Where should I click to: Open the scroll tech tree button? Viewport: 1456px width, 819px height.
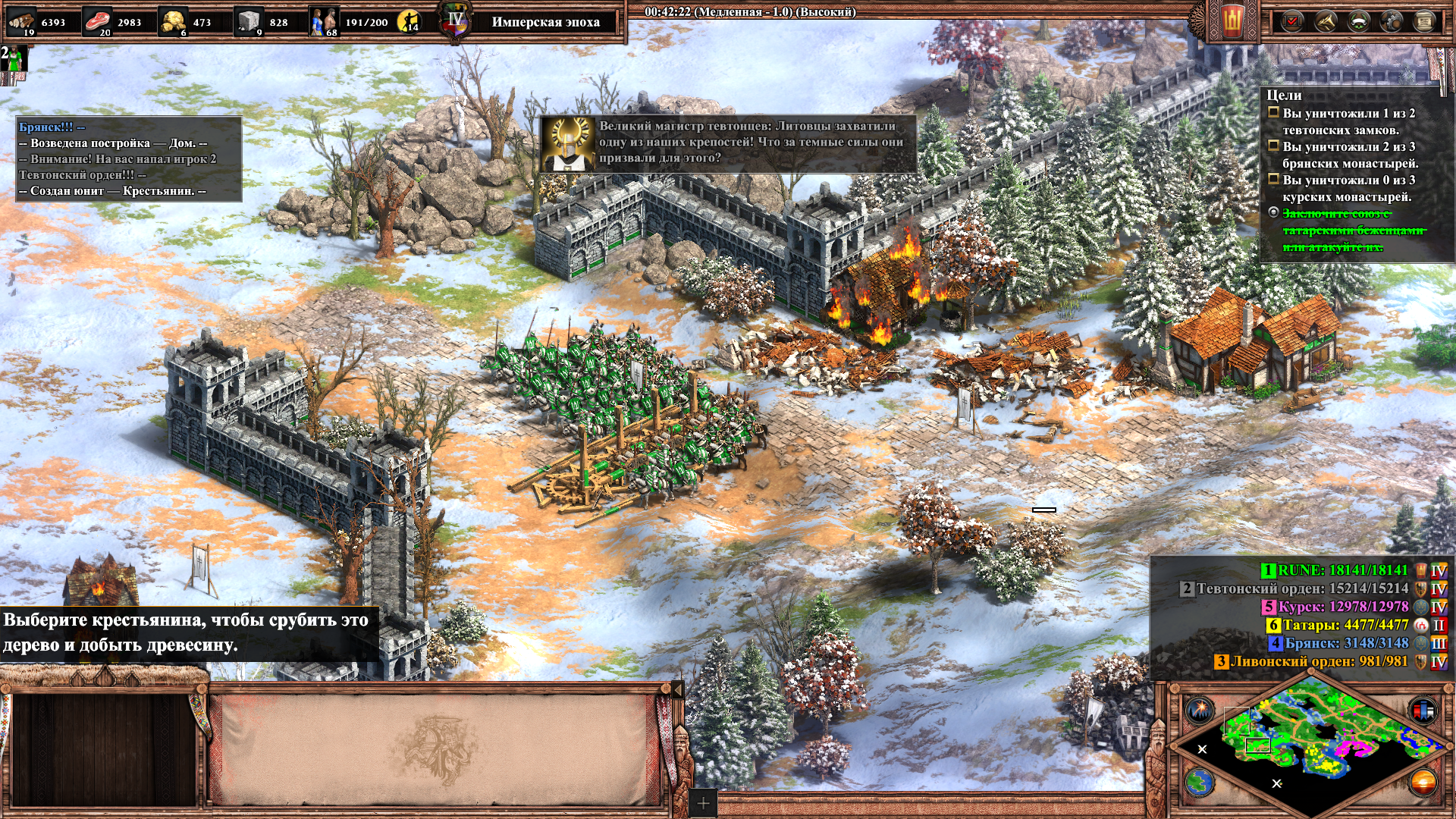[1424, 21]
